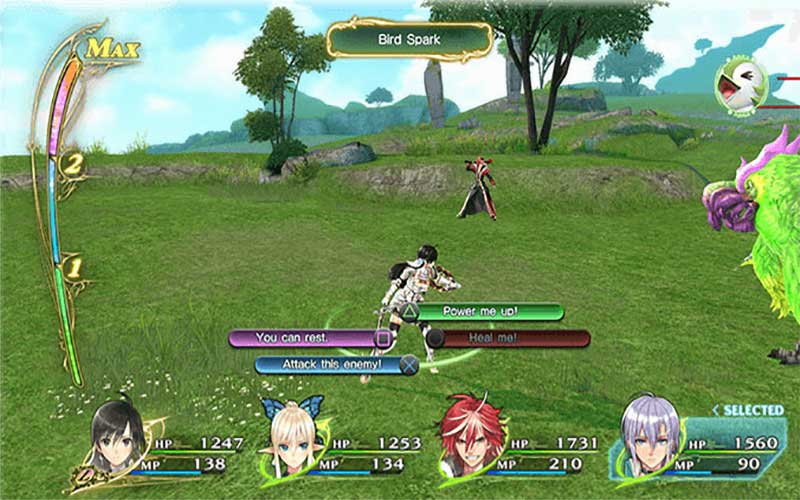Click the white bird enemy target icon
Viewport: 800px width, 500px height.
pyautogui.click(x=742, y=86)
